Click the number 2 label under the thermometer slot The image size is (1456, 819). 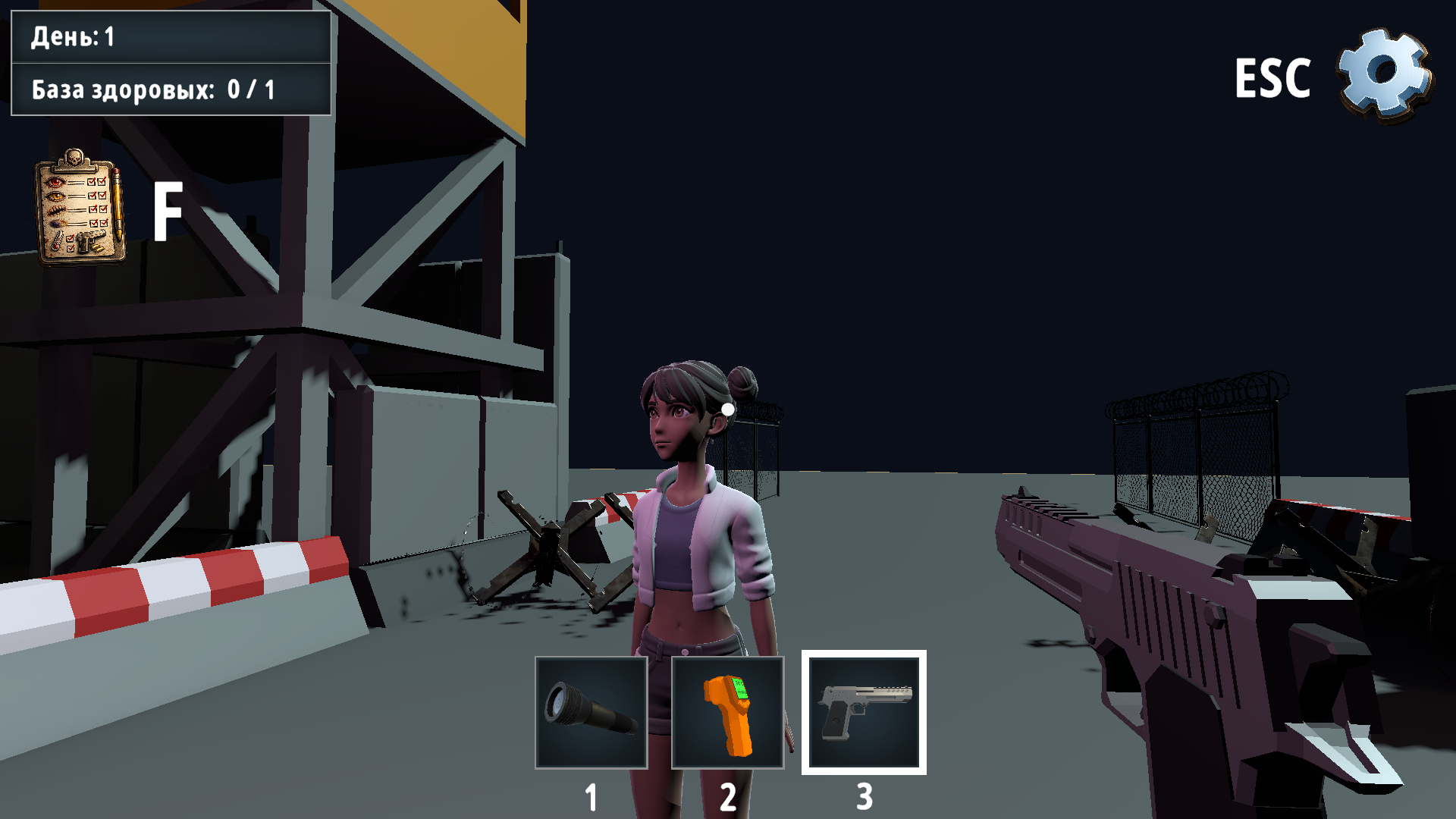tap(729, 793)
